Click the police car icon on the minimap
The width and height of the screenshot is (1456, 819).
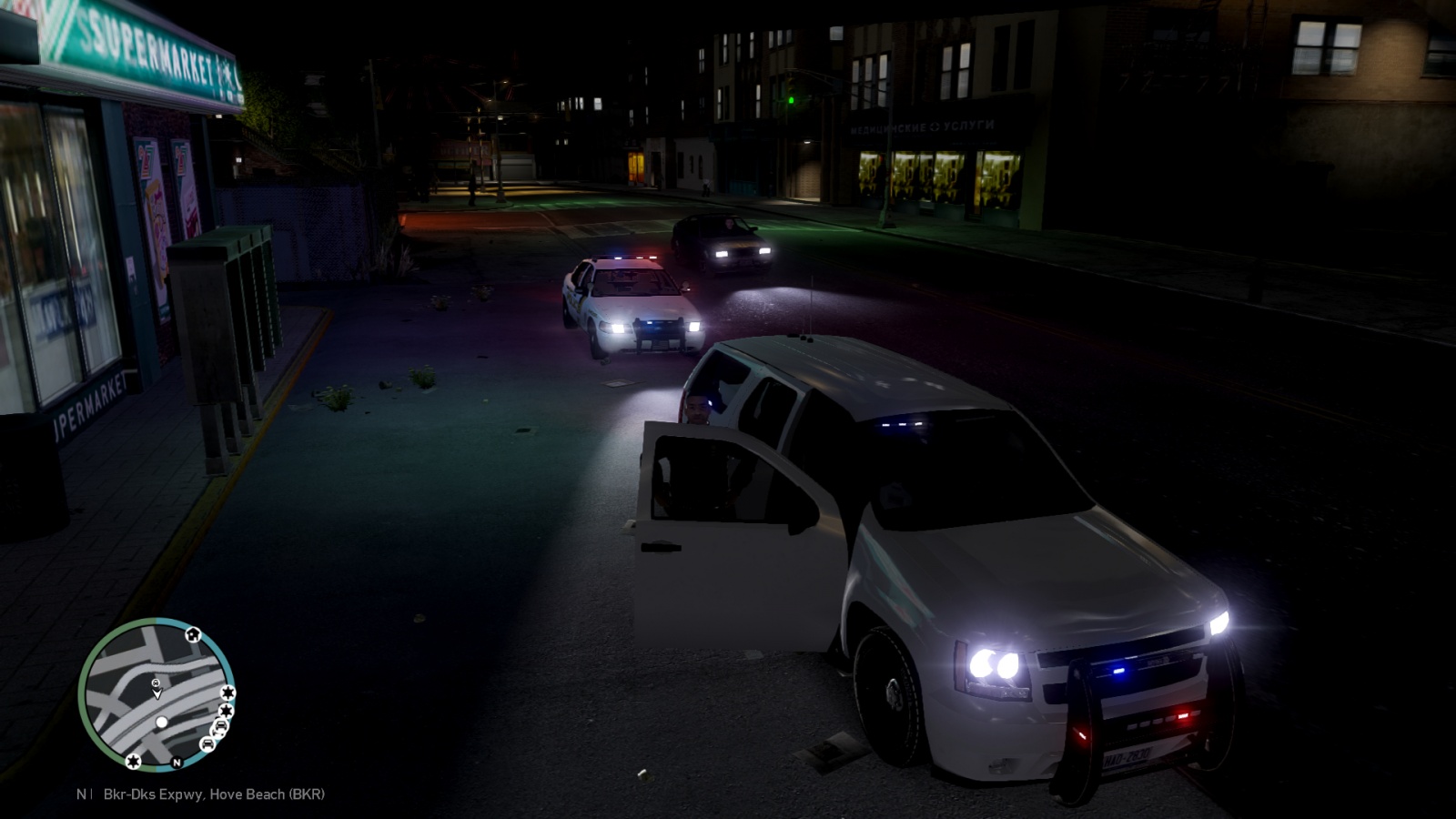click(207, 744)
